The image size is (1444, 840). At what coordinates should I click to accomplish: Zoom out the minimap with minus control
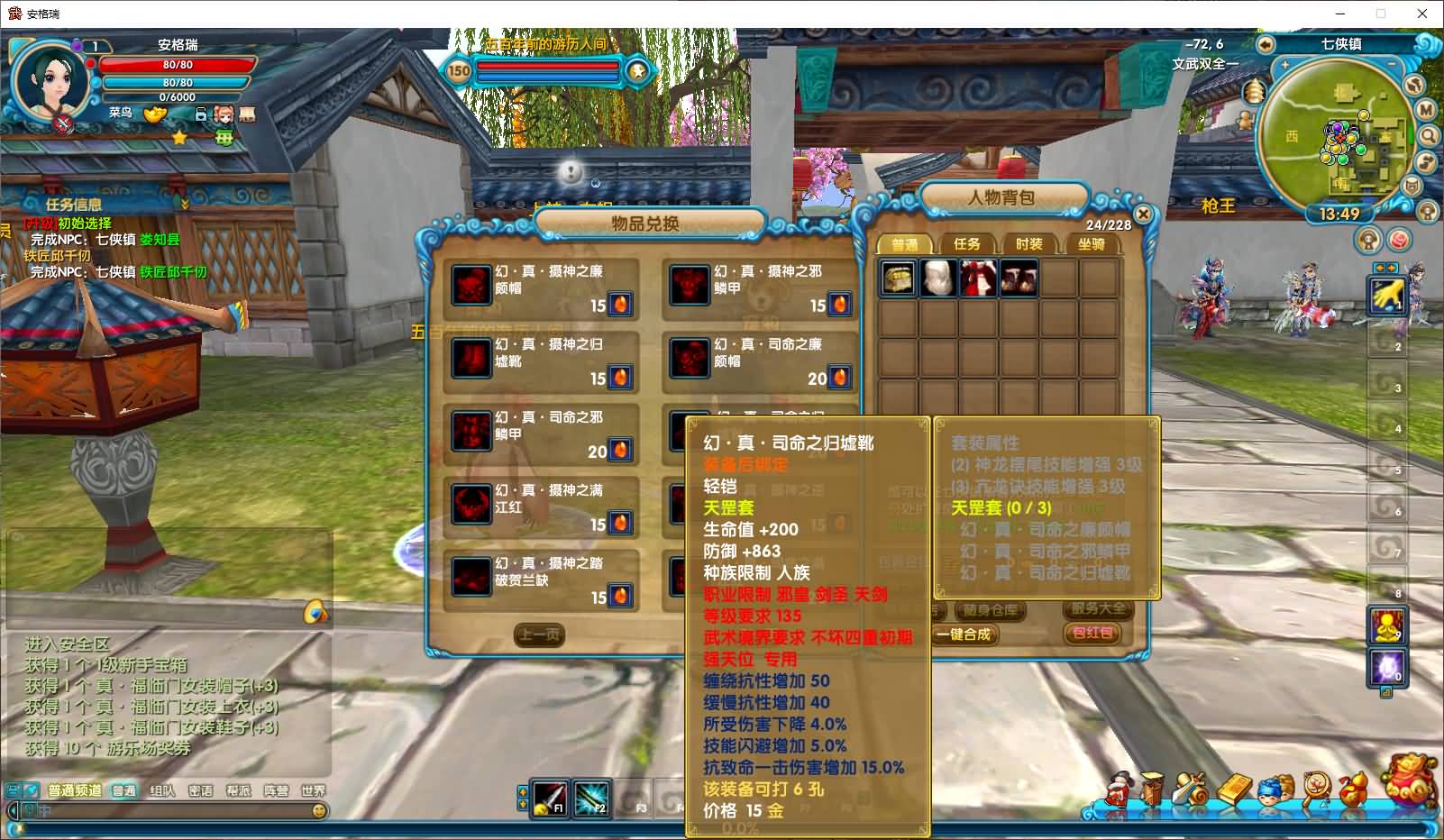click(1392, 62)
